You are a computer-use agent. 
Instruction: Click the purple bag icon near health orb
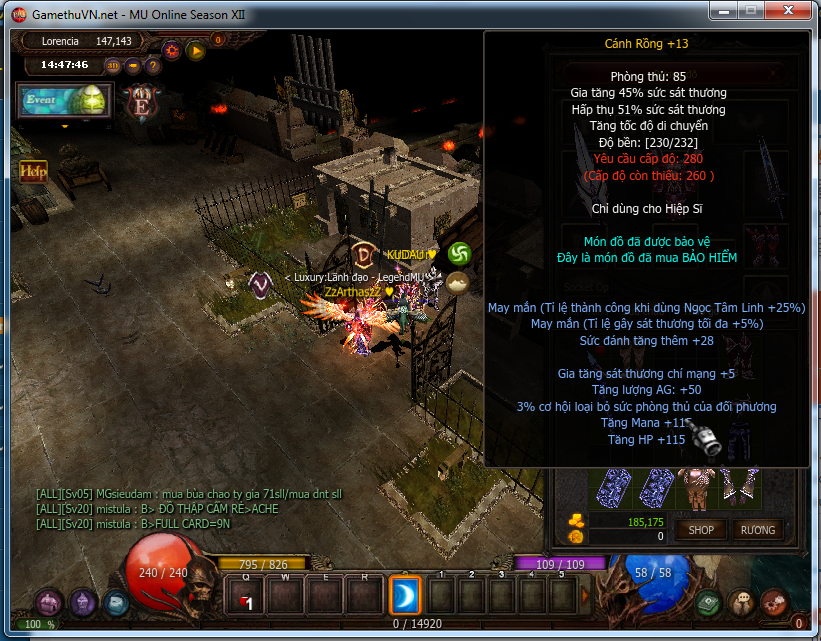point(50,603)
